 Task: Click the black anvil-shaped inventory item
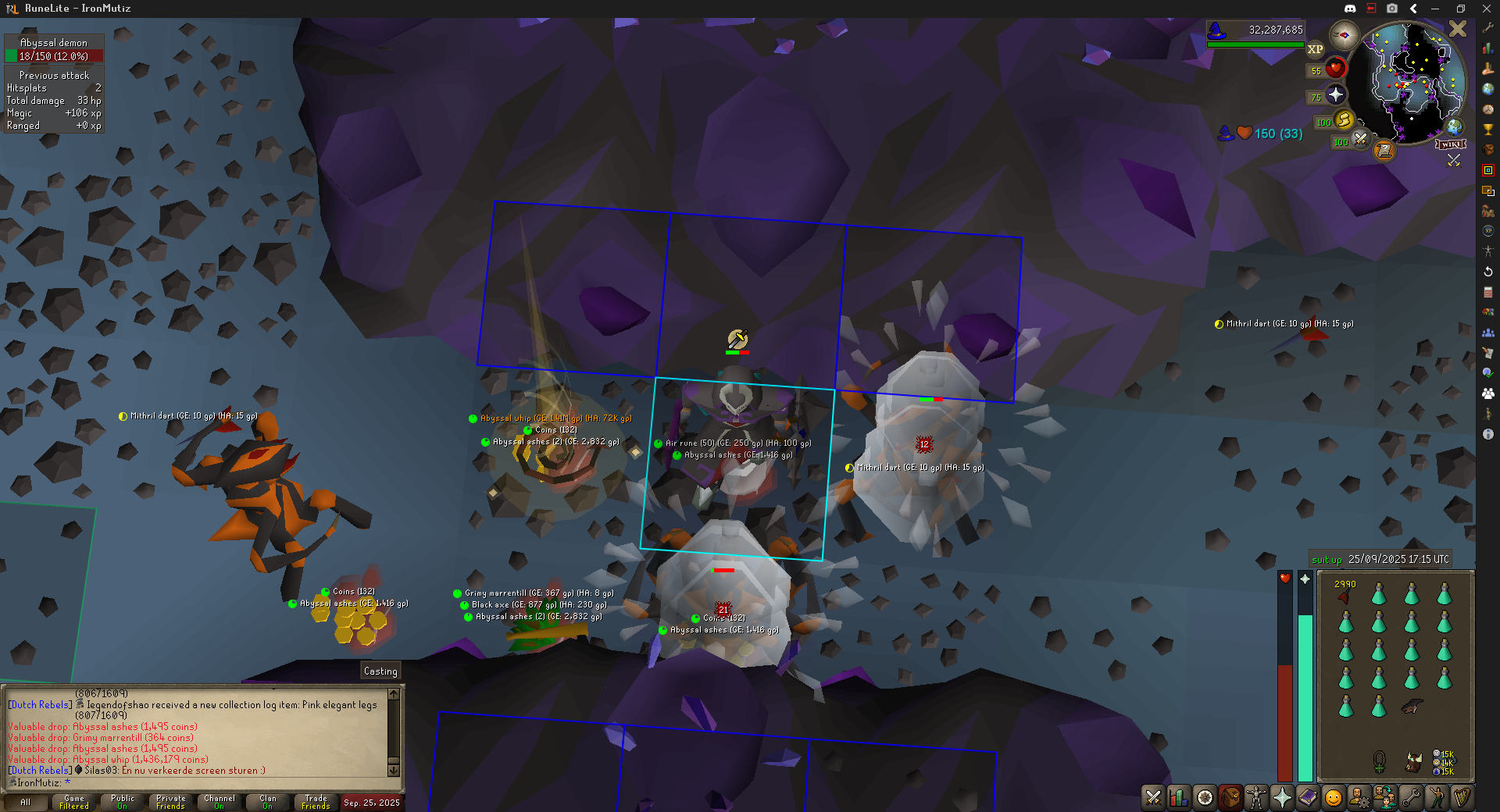point(1411,707)
